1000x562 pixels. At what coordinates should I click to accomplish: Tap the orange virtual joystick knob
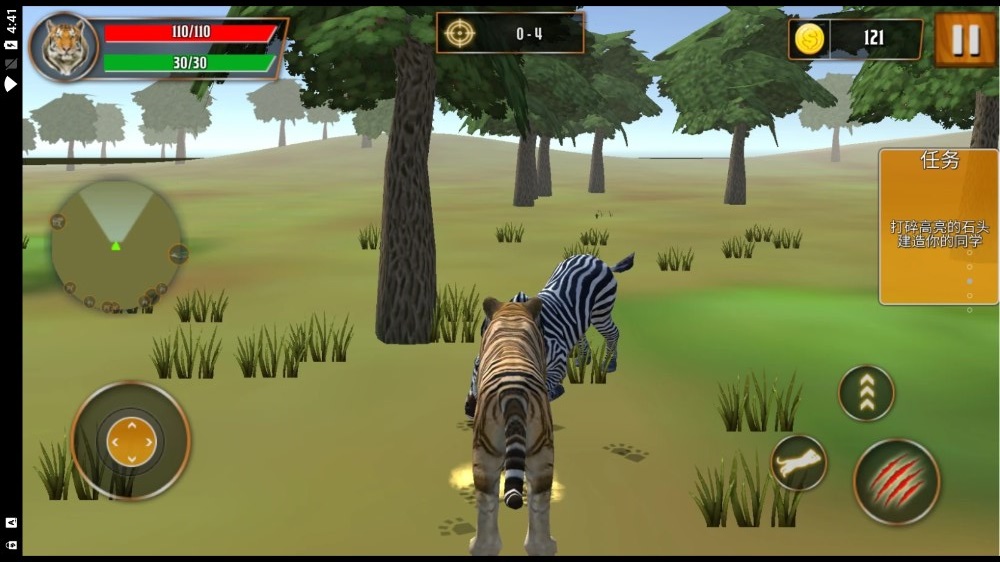(x=131, y=438)
